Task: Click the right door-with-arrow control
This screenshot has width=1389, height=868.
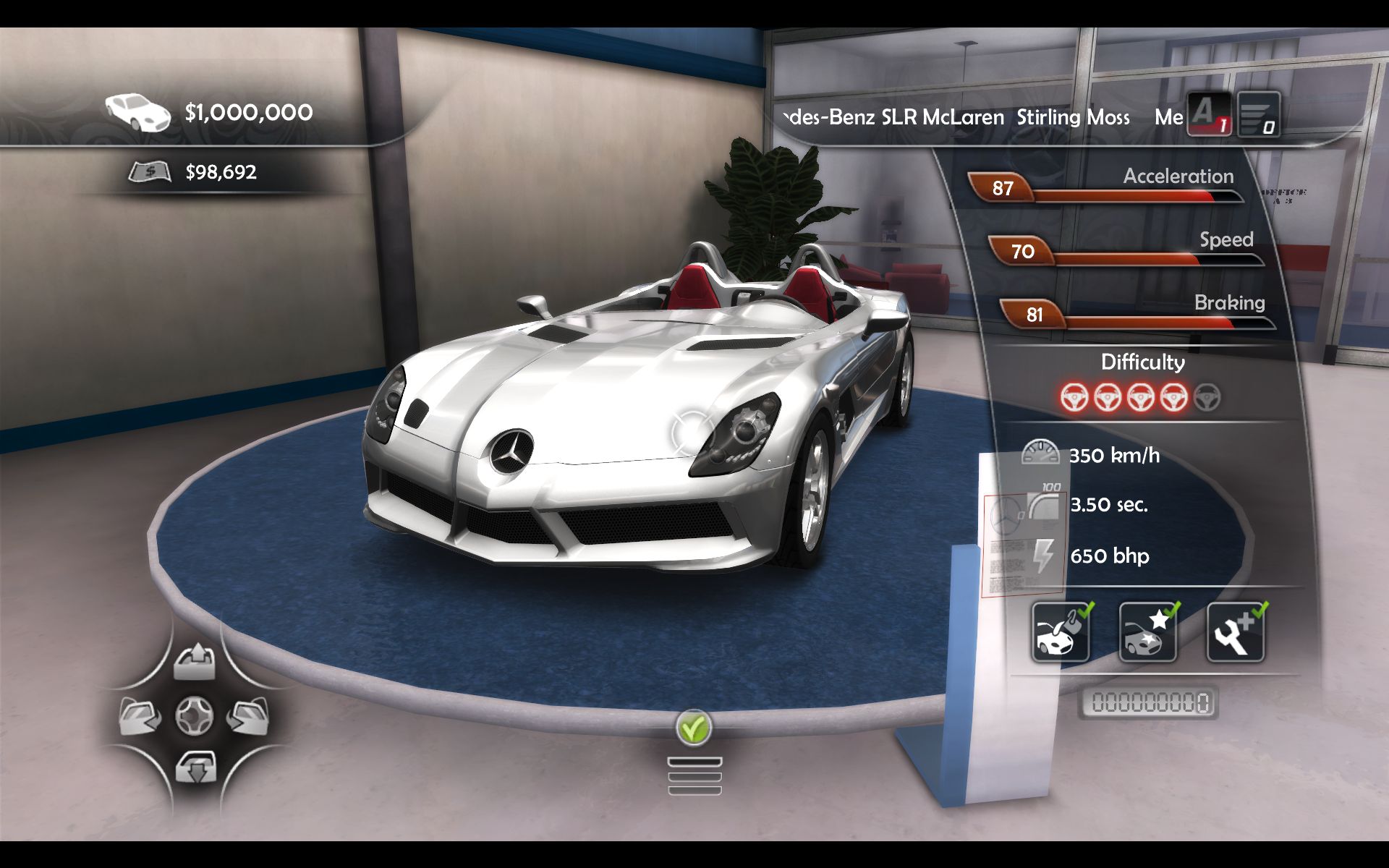Action: tap(247, 716)
